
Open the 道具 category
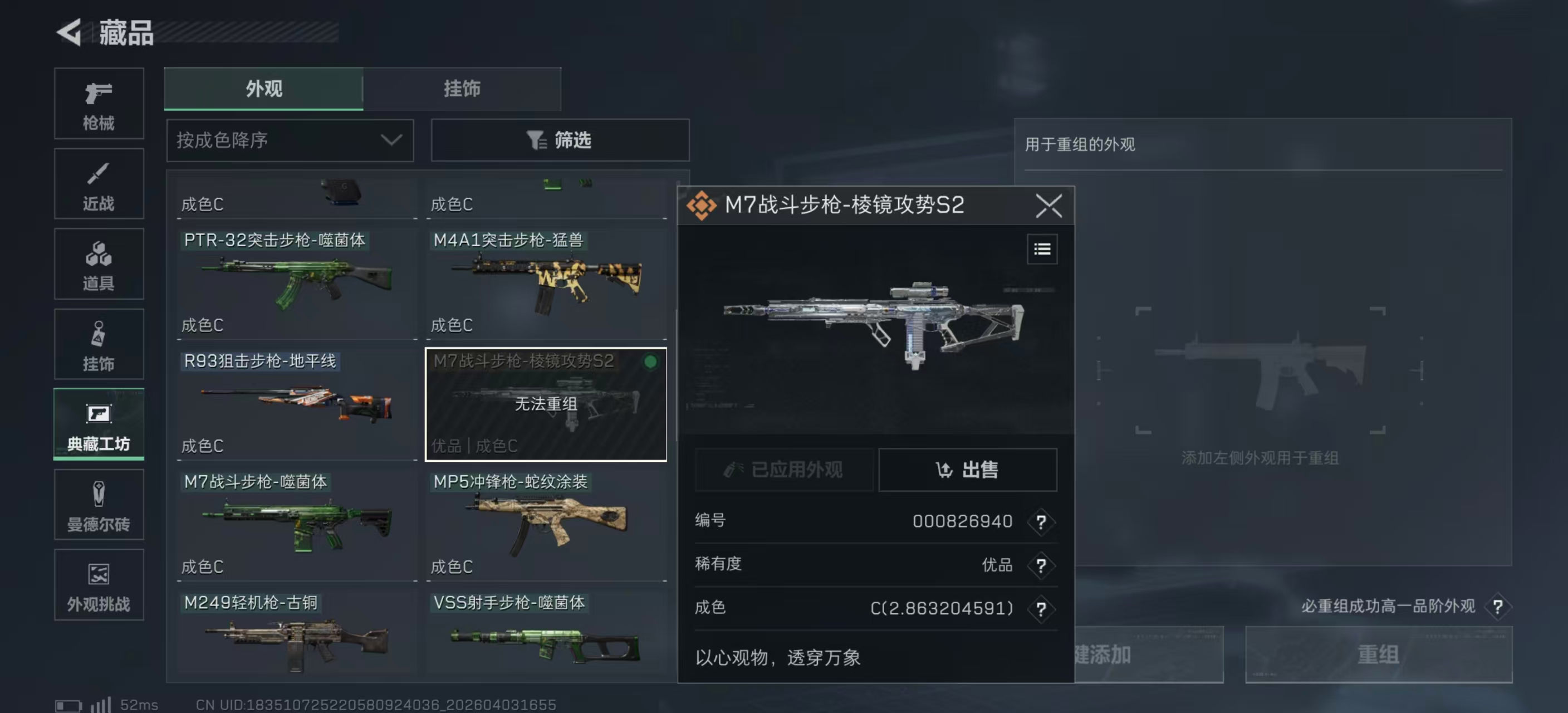point(99,264)
